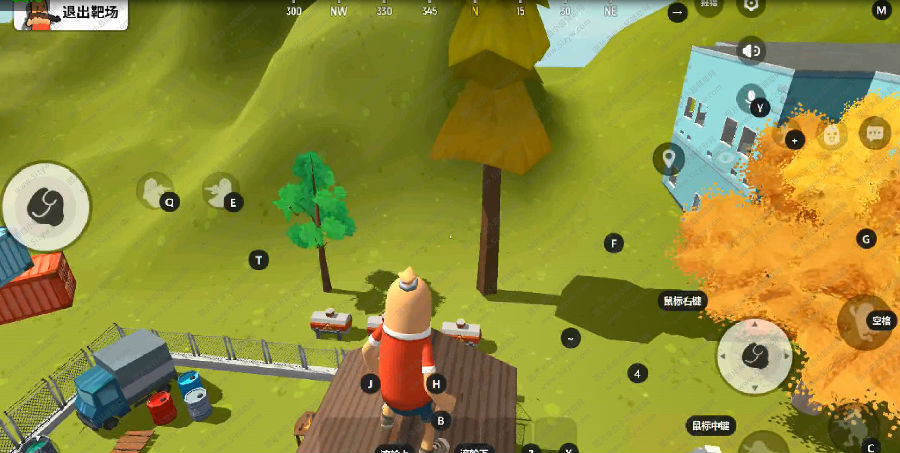Screen dimensions: 900x453
Task: Open the chat speech bubble button
Action: click(875, 132)
